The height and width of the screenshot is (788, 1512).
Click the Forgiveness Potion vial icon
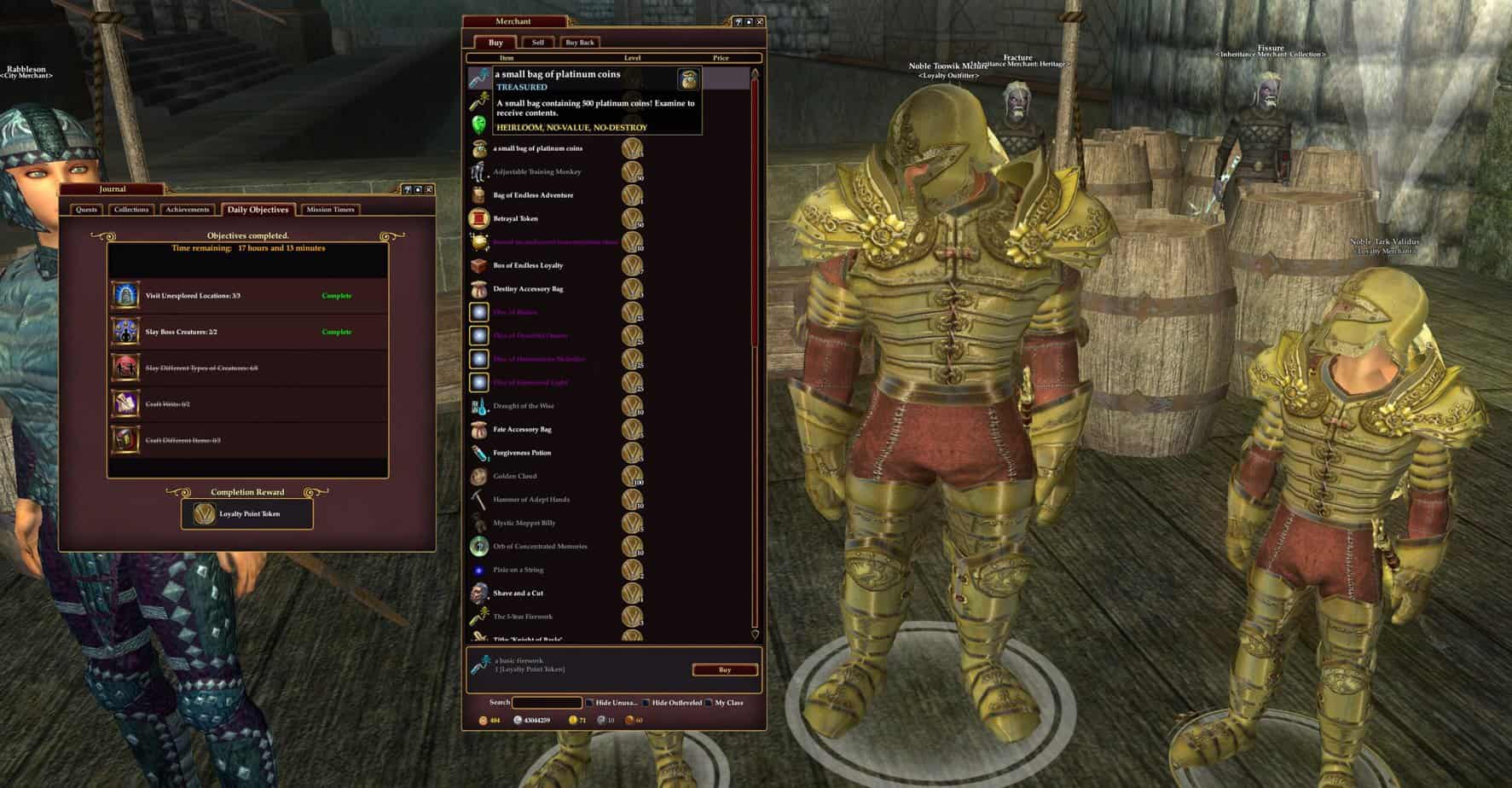click(x=478, y=452)
